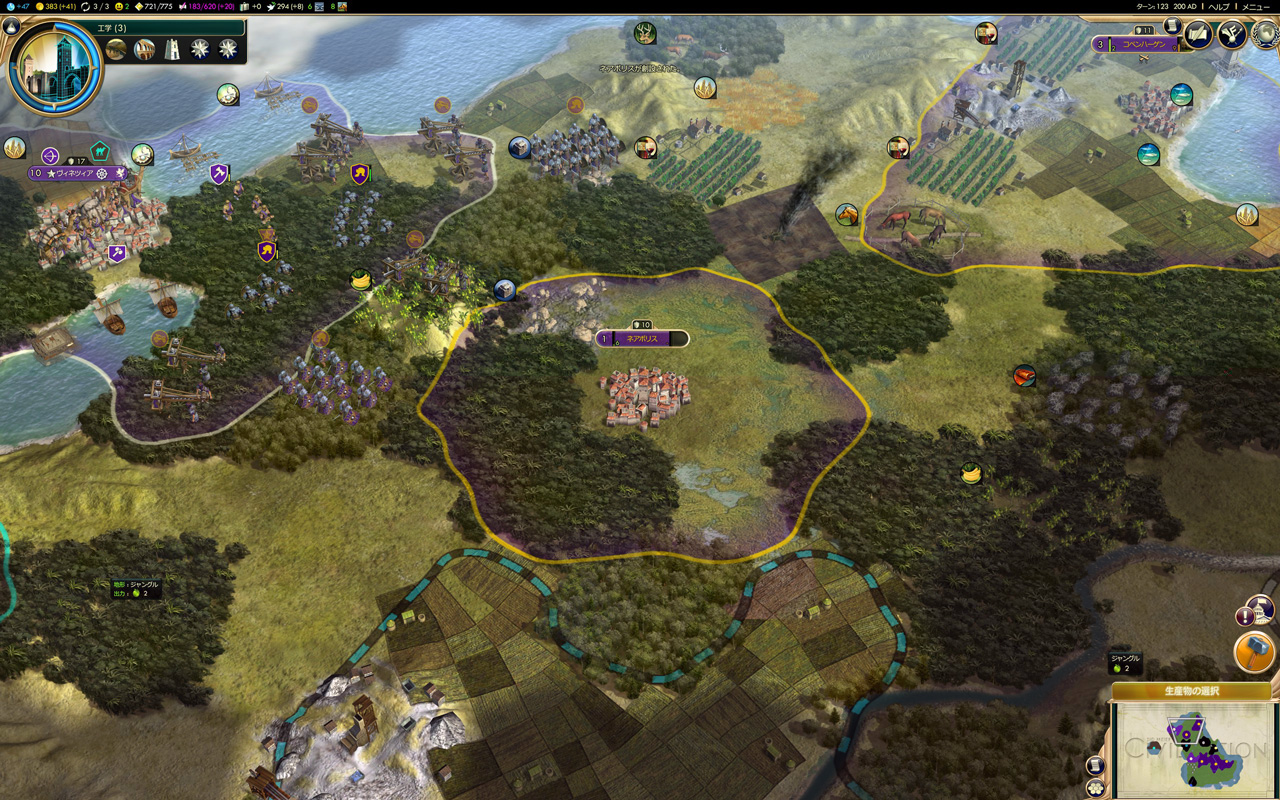Open the メニュー (Menu) button
The height and width of the screenshot is (800, 1280).
1255,6
